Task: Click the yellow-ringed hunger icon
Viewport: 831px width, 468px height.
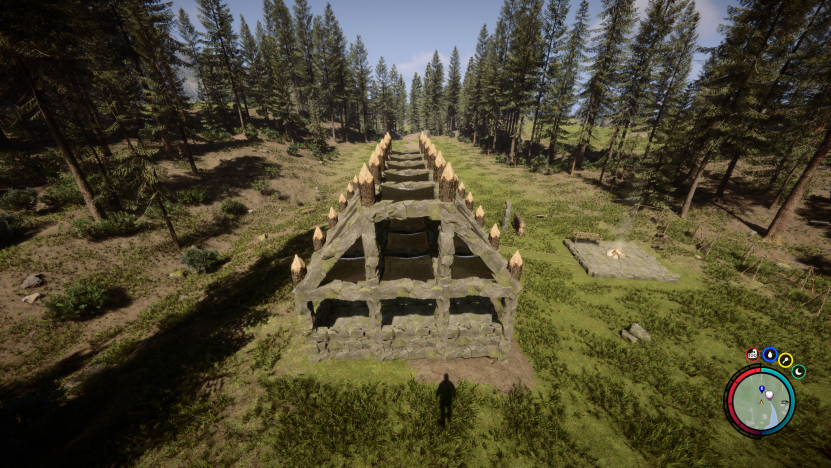Action: click(x=785, y=360)
